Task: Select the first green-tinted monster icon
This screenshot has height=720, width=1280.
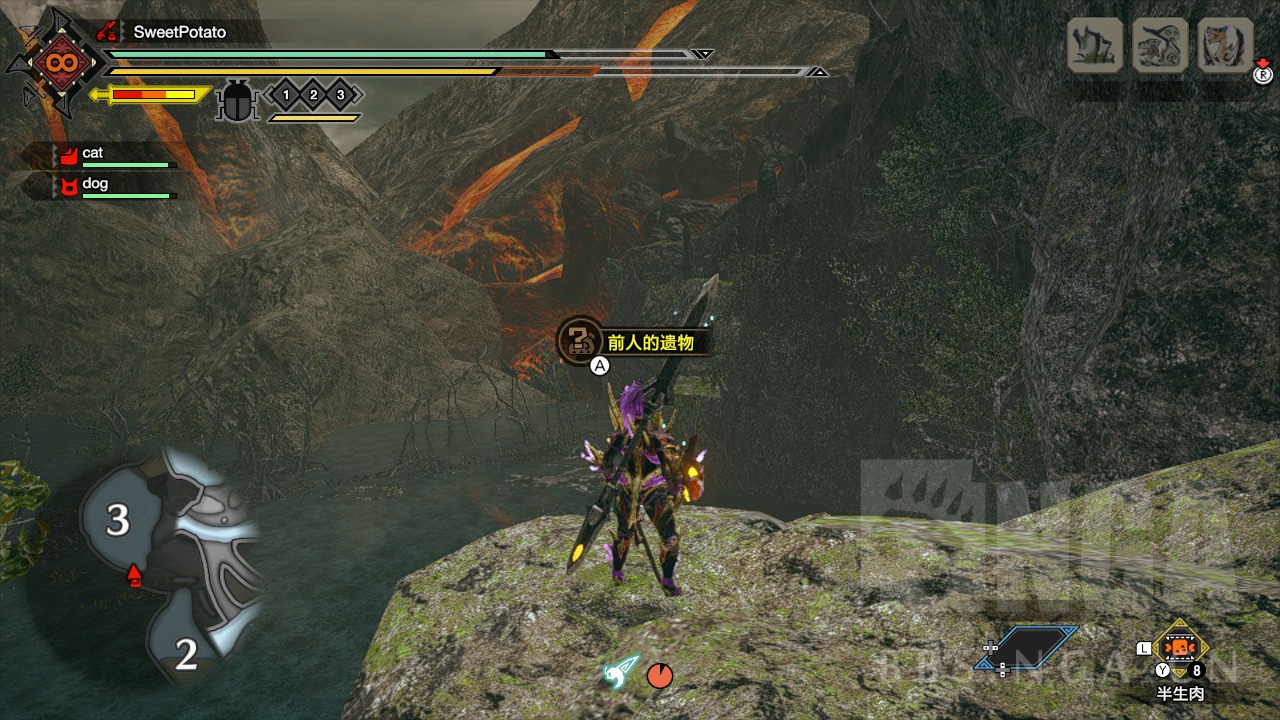Action: [1095, 45]
